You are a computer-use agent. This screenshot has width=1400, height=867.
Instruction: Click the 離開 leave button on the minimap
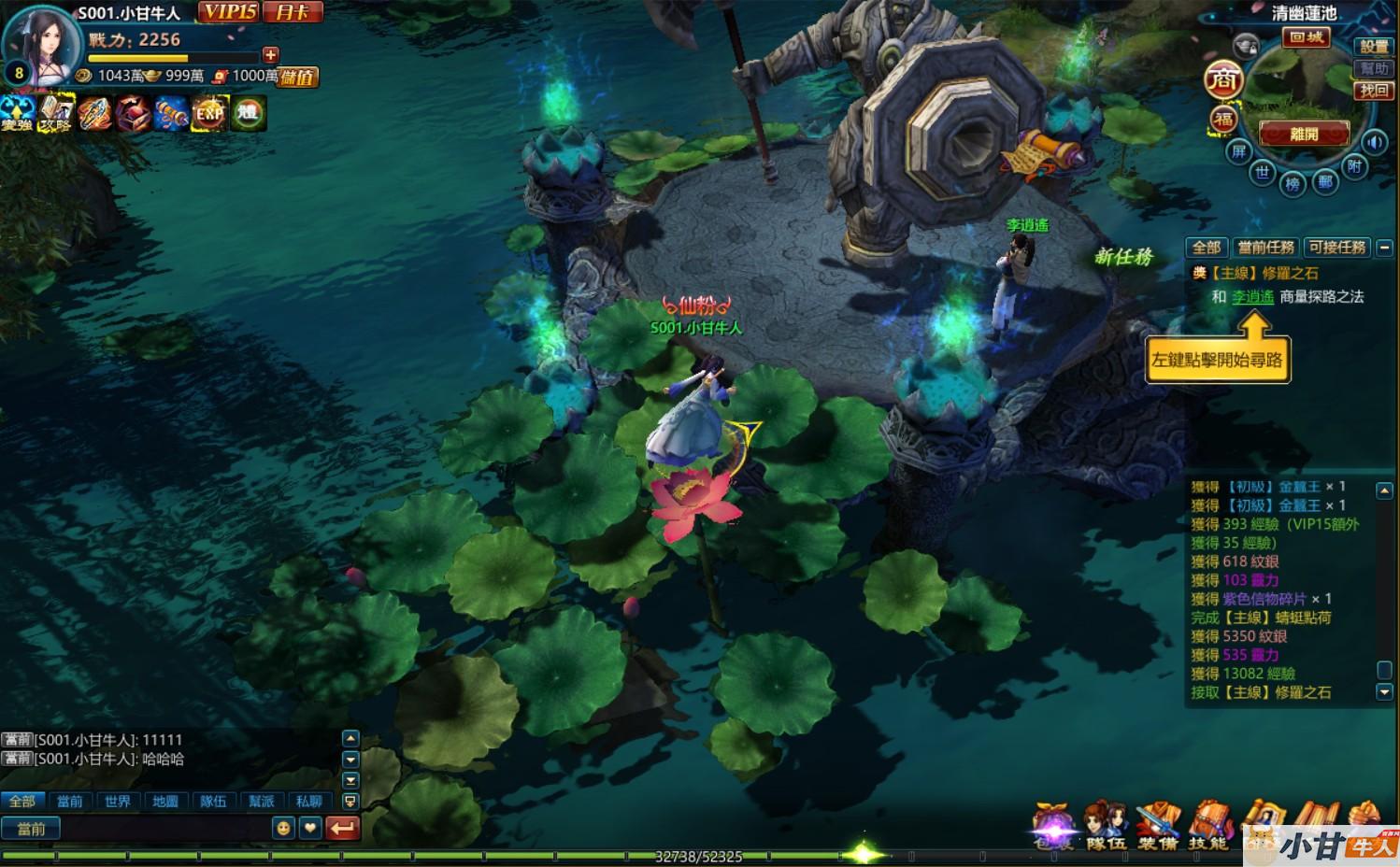click(1304, 134)
